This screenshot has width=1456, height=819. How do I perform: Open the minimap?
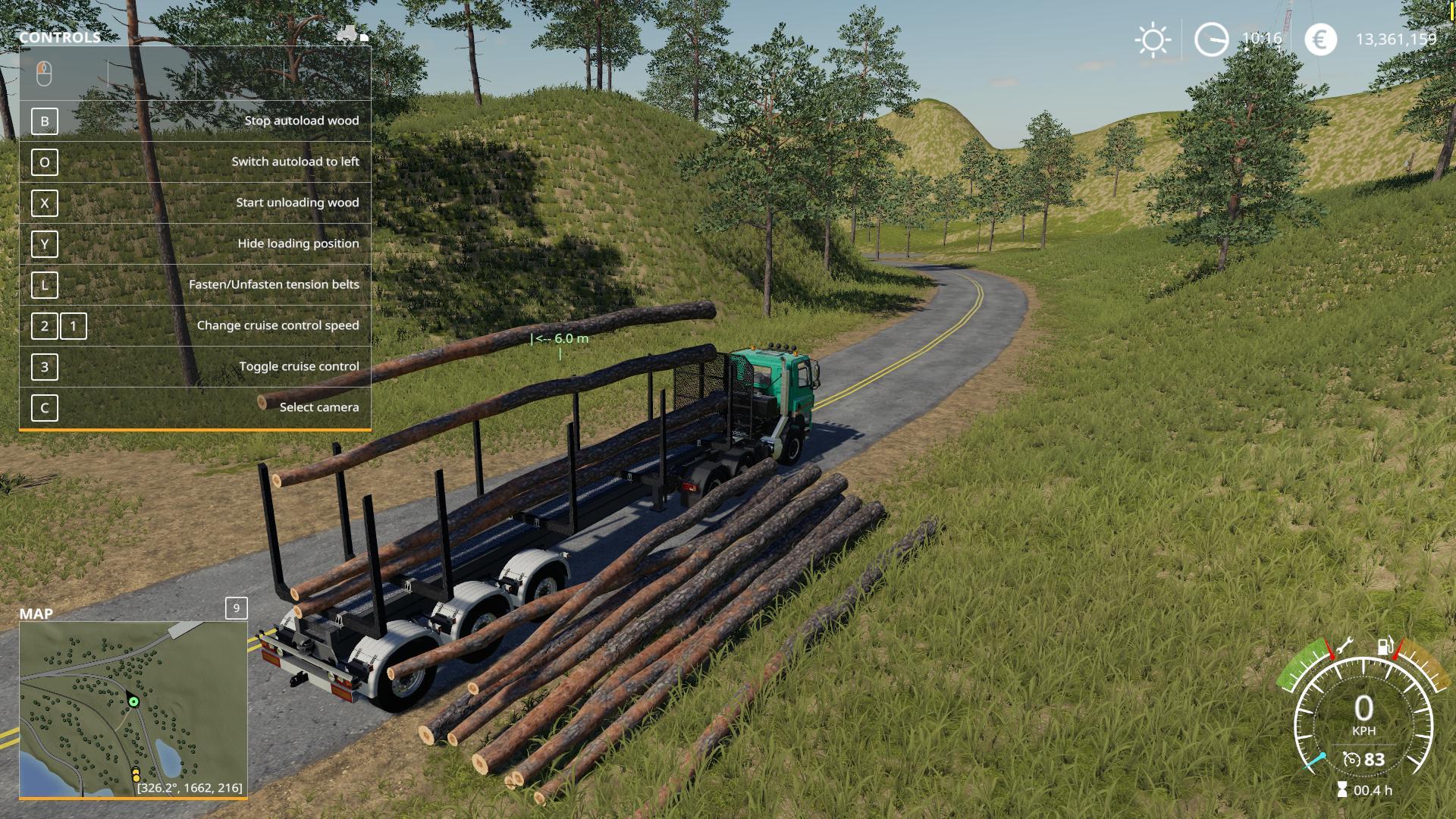tap(133, 709)
